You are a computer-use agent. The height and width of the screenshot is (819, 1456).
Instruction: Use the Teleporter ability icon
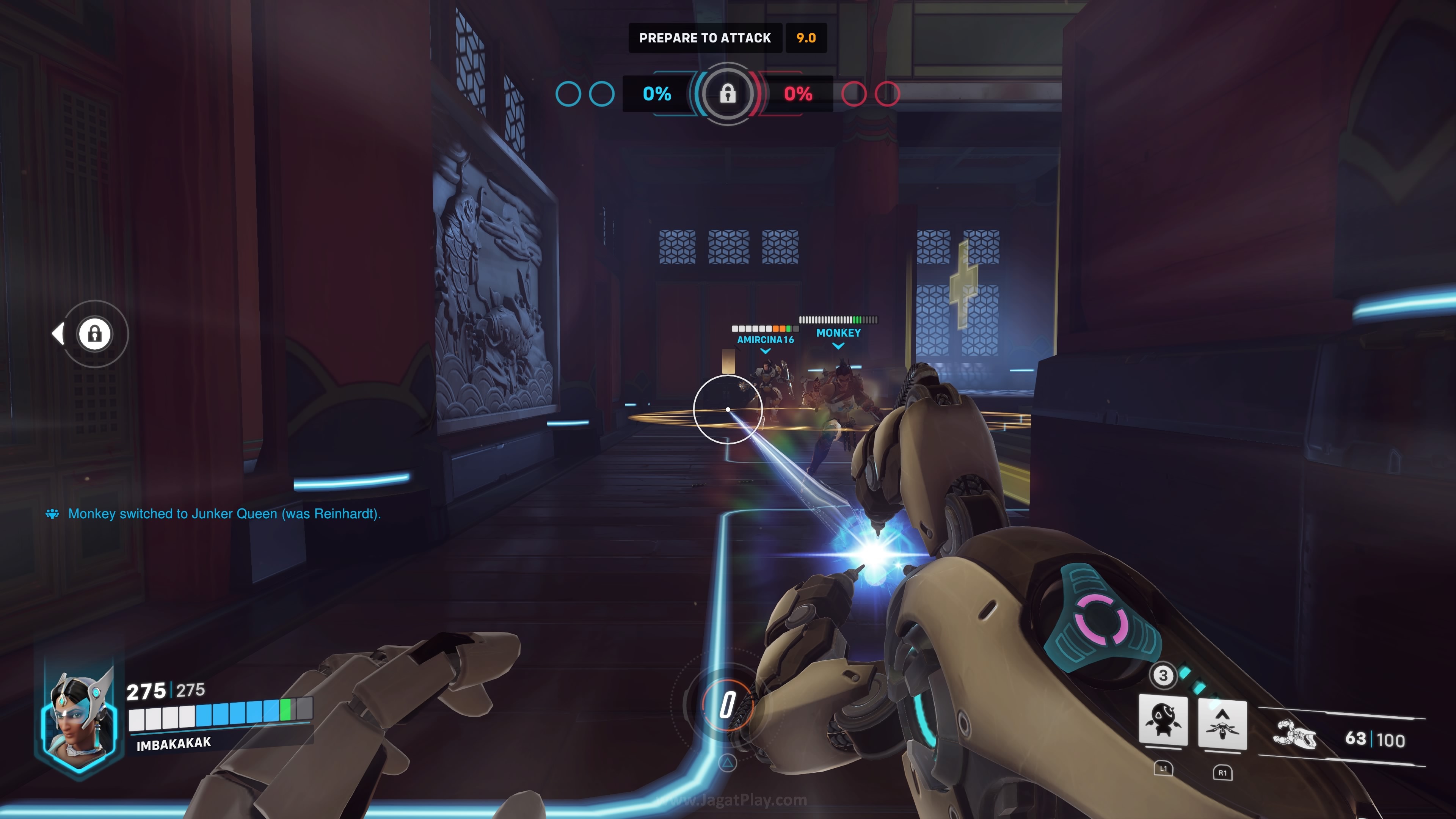coord(1222,724)
